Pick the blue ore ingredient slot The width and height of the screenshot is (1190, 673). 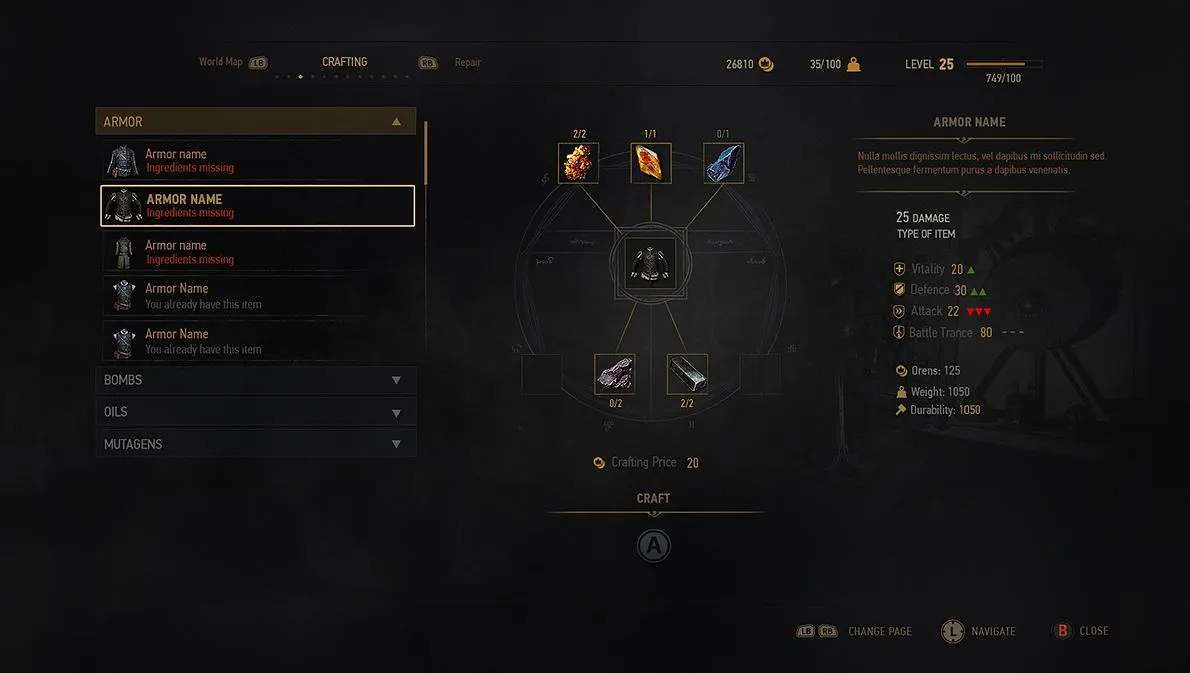click(724, 163)
